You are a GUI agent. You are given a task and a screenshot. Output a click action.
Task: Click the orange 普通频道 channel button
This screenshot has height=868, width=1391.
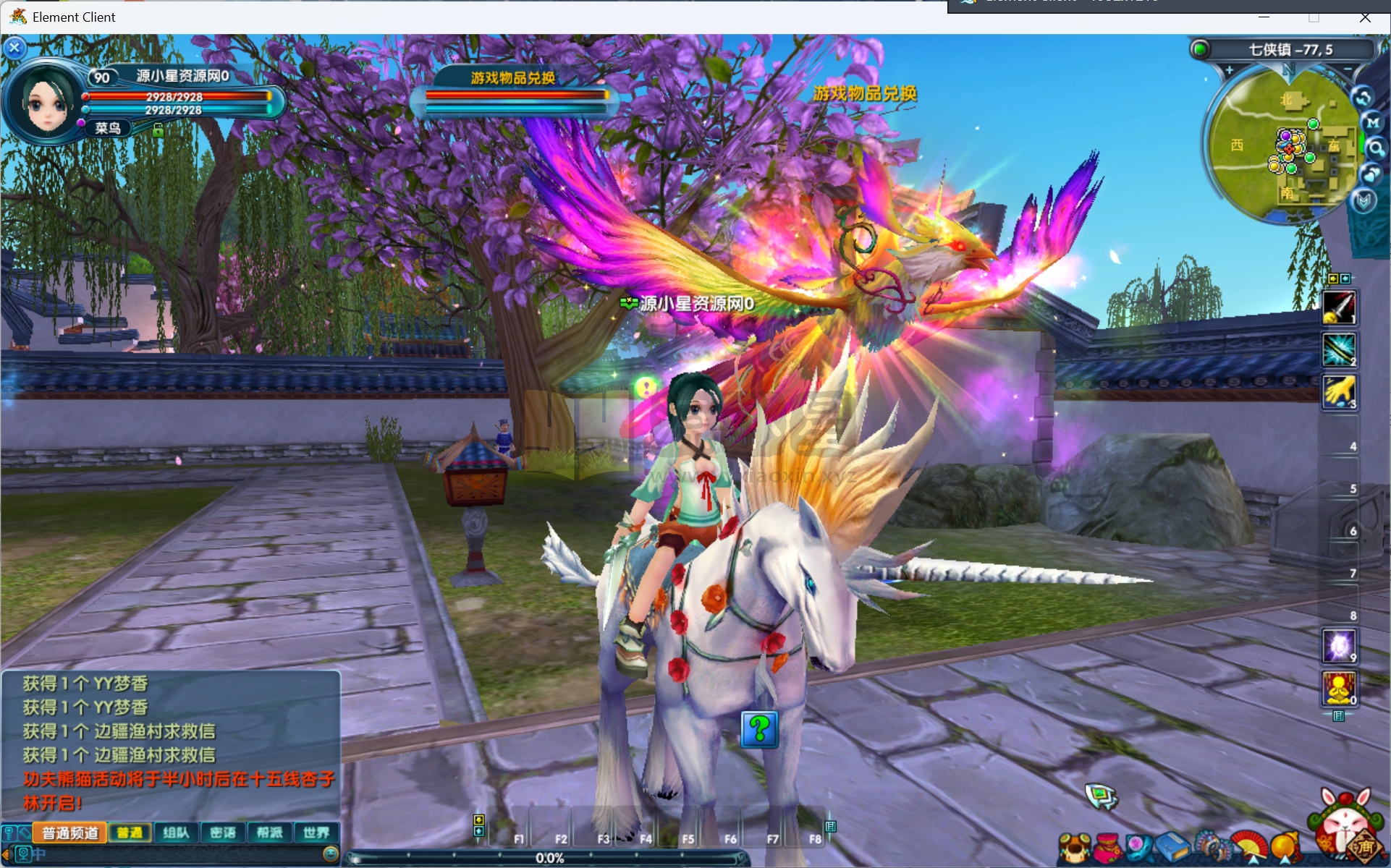pos(70,833)
